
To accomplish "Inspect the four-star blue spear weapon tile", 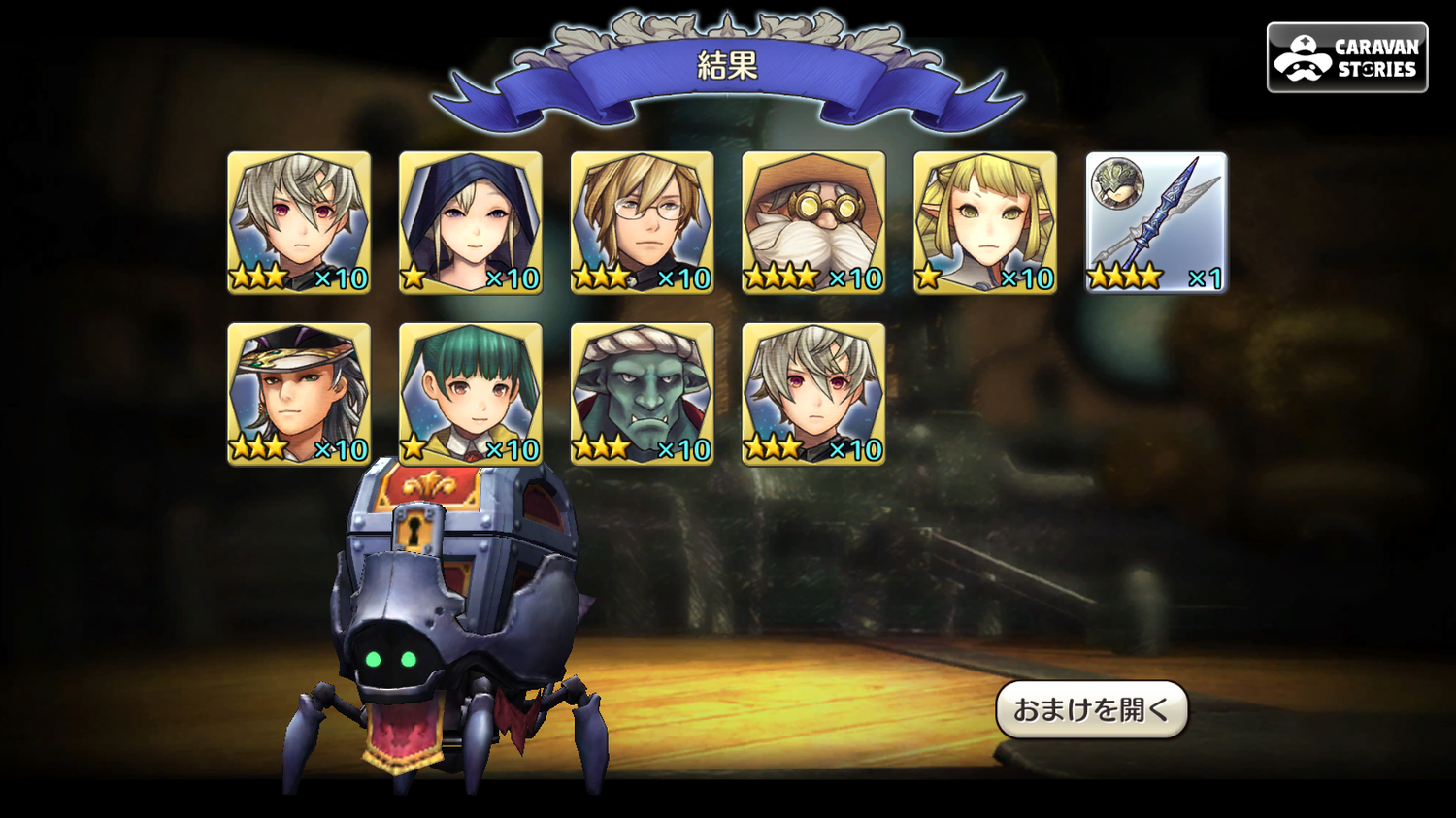I will 1156,222.
